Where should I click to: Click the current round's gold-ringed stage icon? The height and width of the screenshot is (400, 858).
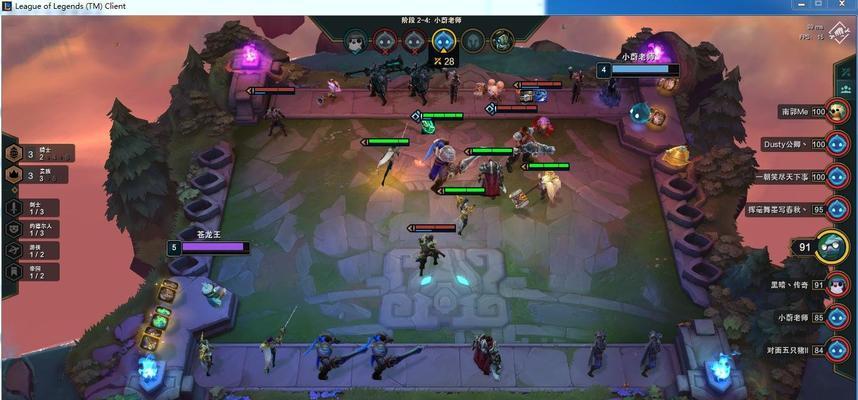click(443, 41)
